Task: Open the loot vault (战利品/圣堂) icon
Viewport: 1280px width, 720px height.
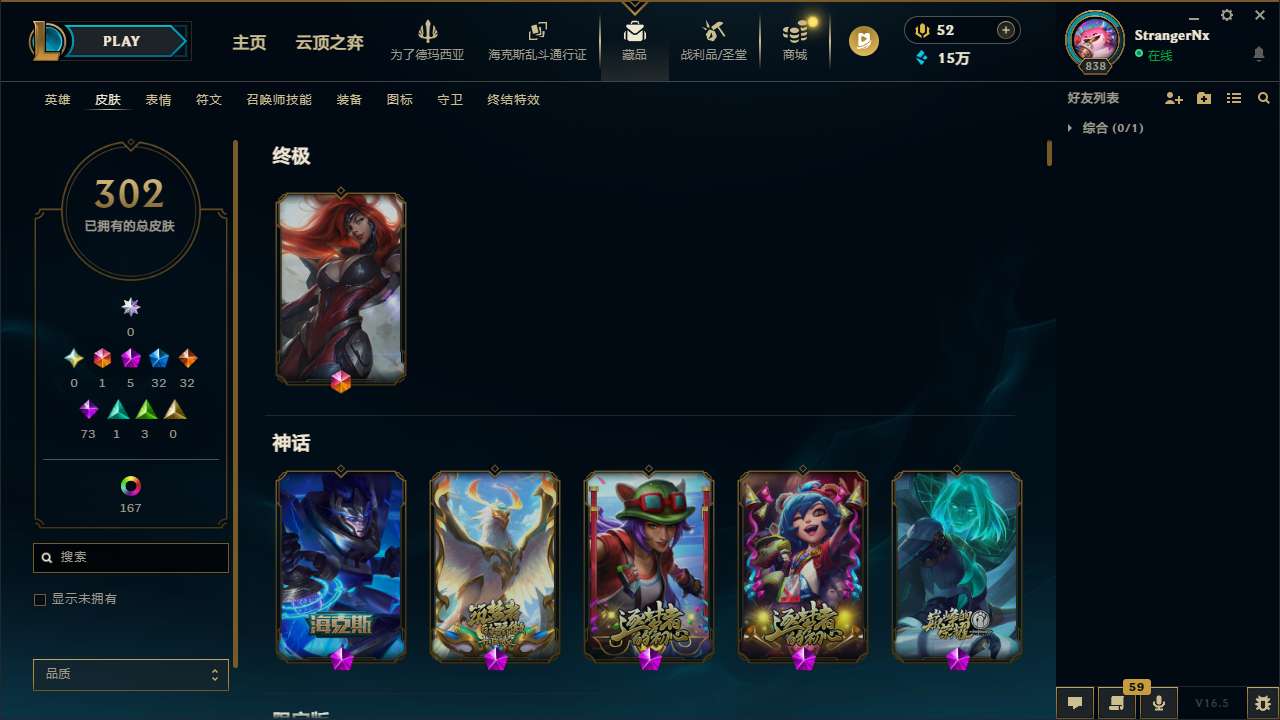Action: tap(713, 40)
